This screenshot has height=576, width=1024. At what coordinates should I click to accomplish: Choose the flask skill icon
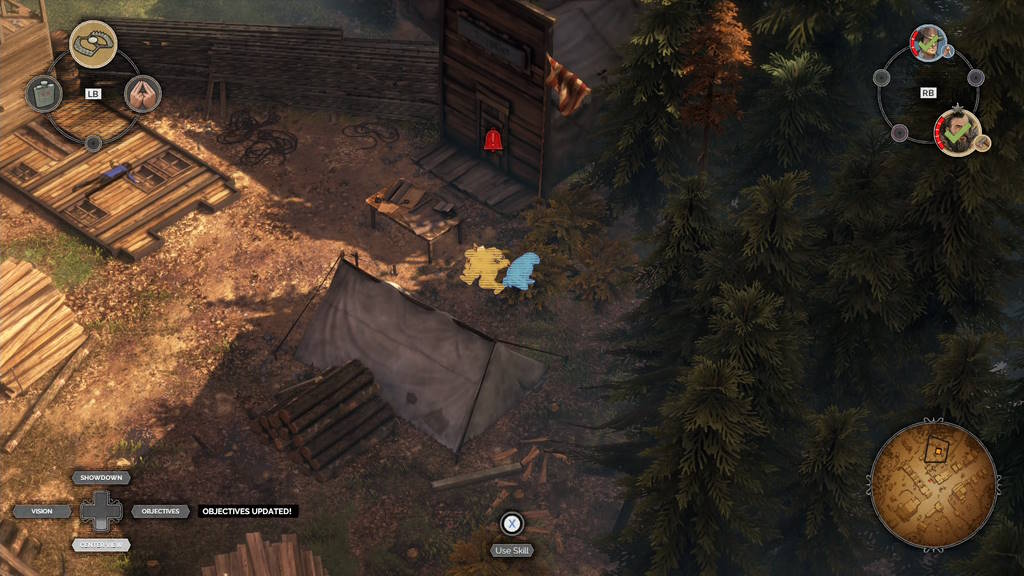coord(43,94)
